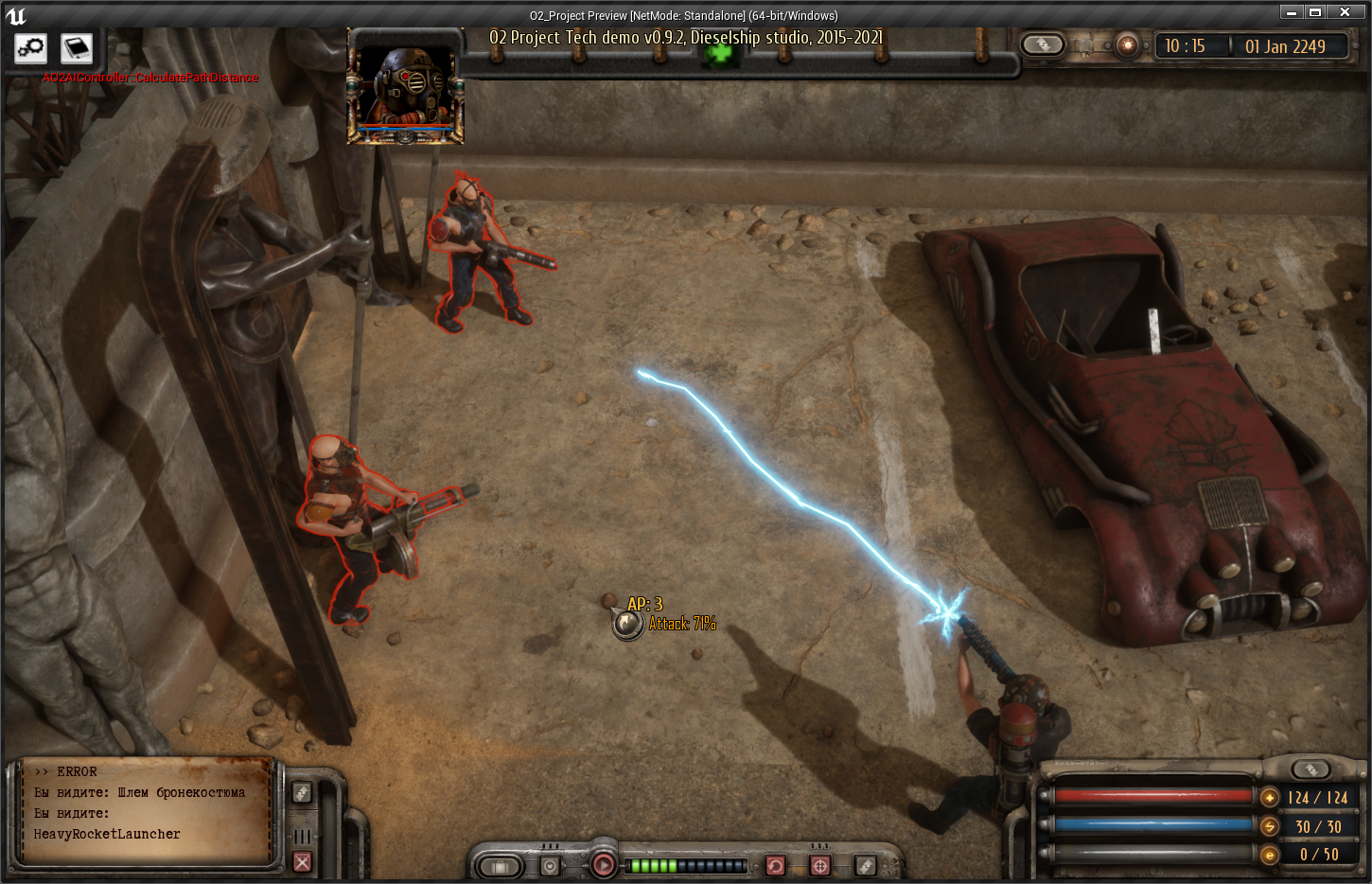Screen dimensions: 1372x884
Task: Click the glowing orange lamp button by clock
Action: (1127, 45)
